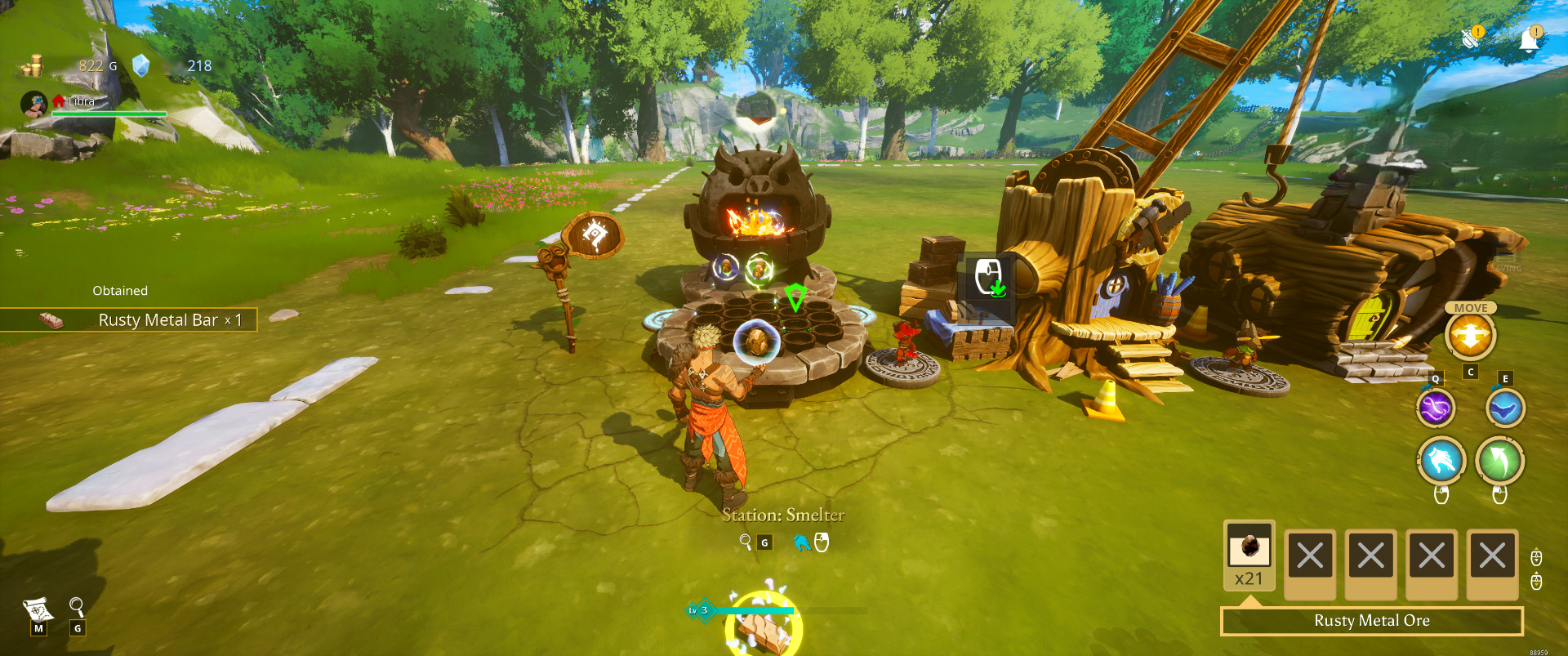Trigger the cyan grabbing hand action

(1441, 460)
